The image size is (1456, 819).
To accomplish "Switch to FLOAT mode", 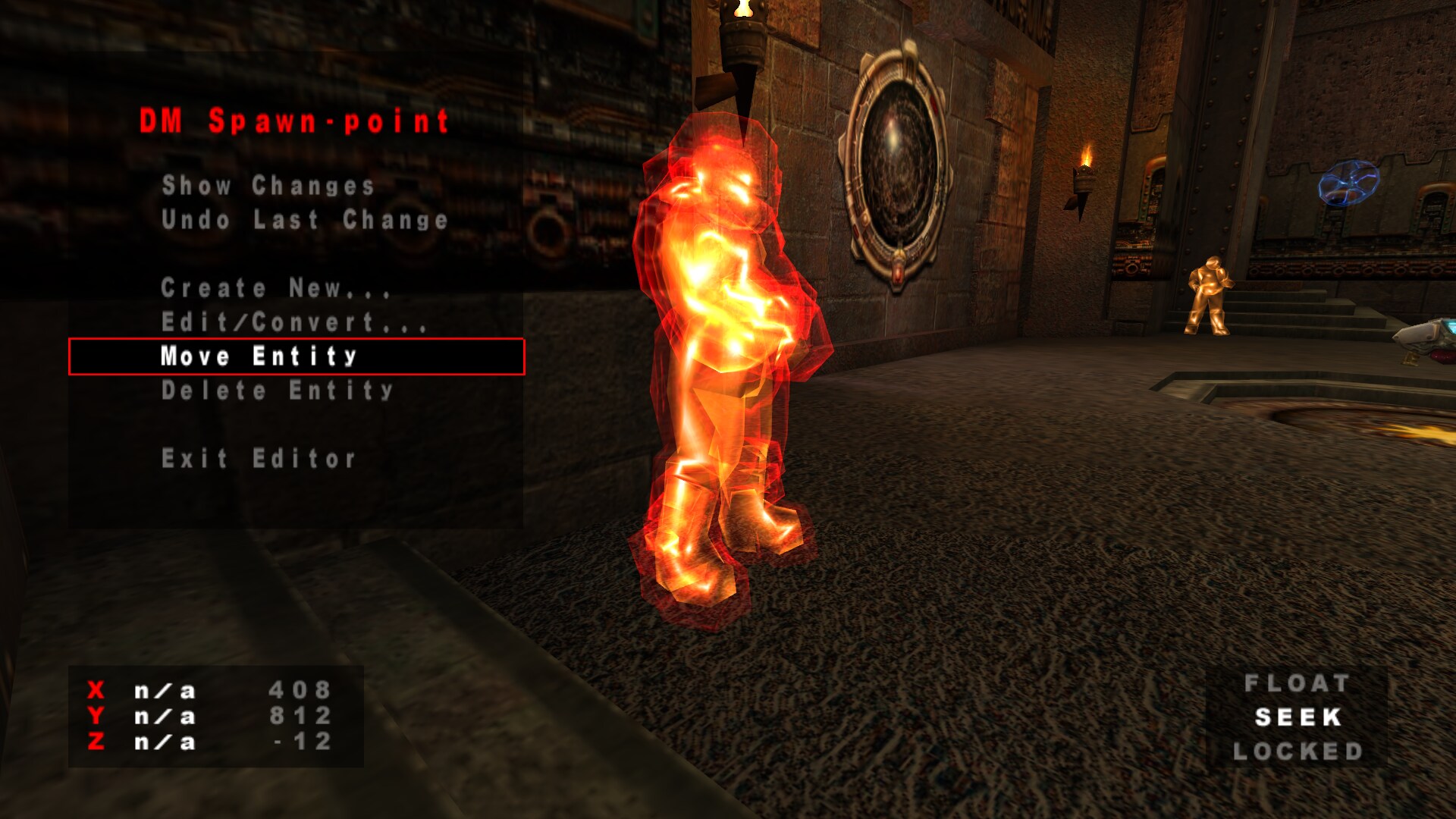I will pos(1297,683).
